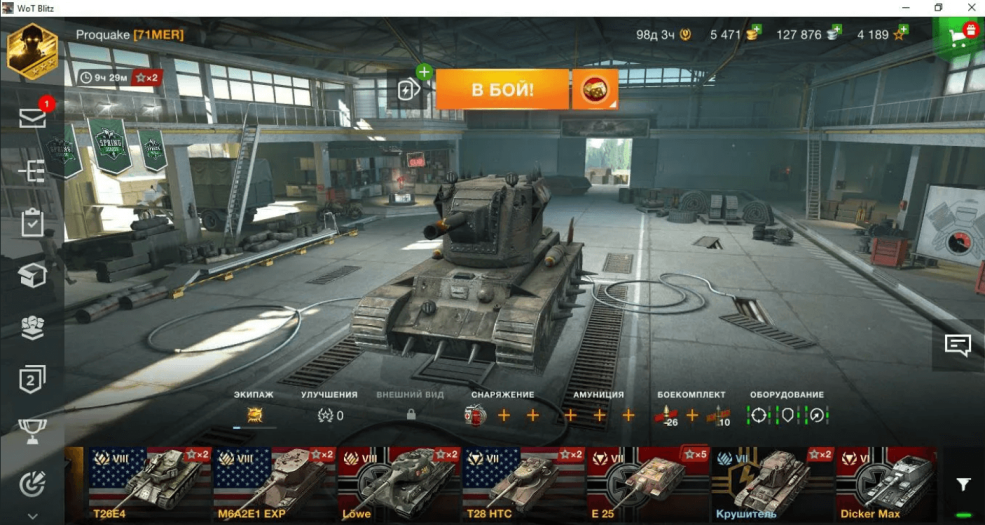Viewport: 985px width, 525px height.
Task: Pick the E 25 tank
Action: (x=647, y=484)
